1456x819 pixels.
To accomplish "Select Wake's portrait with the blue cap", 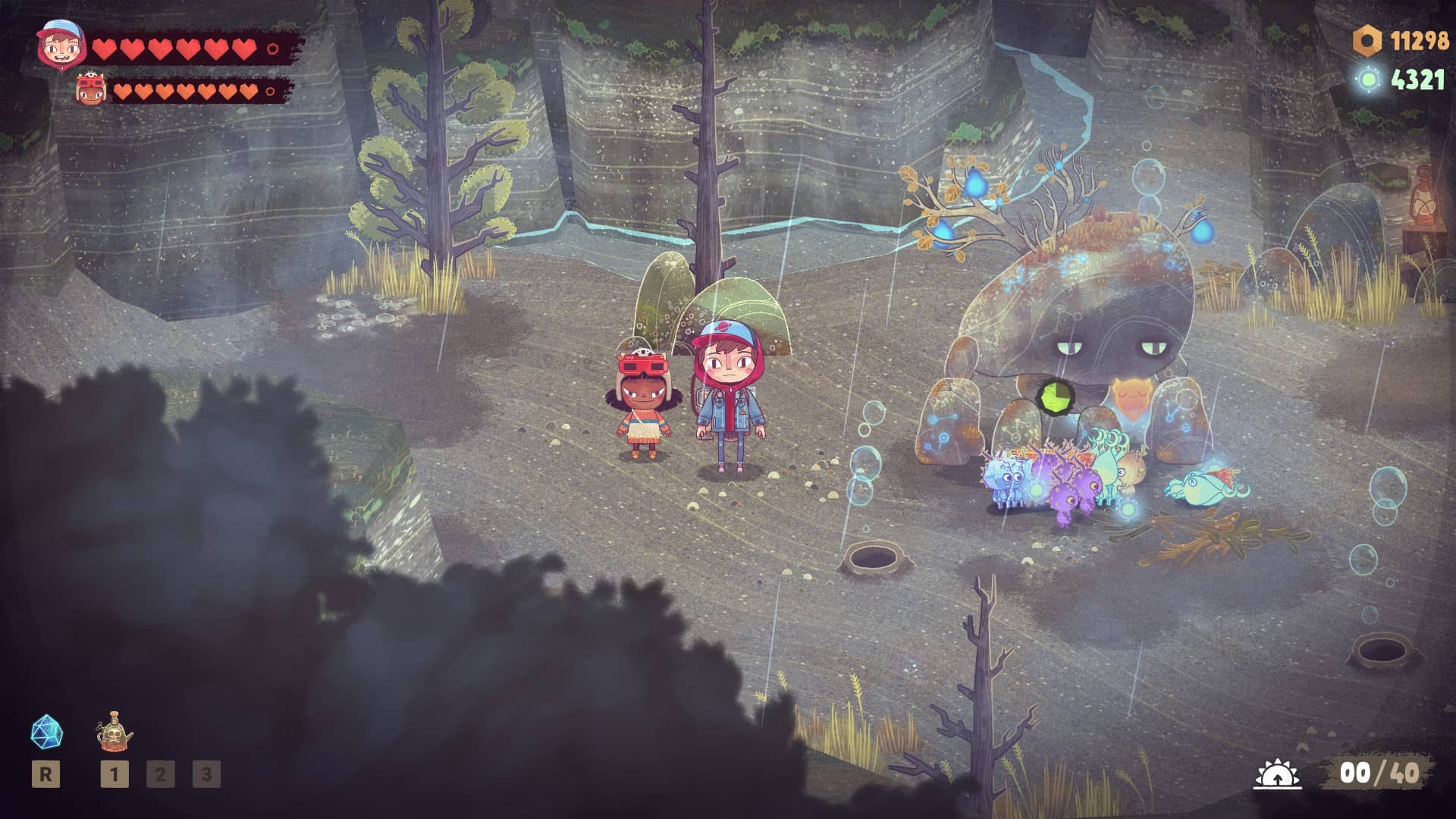I will 59,44.
